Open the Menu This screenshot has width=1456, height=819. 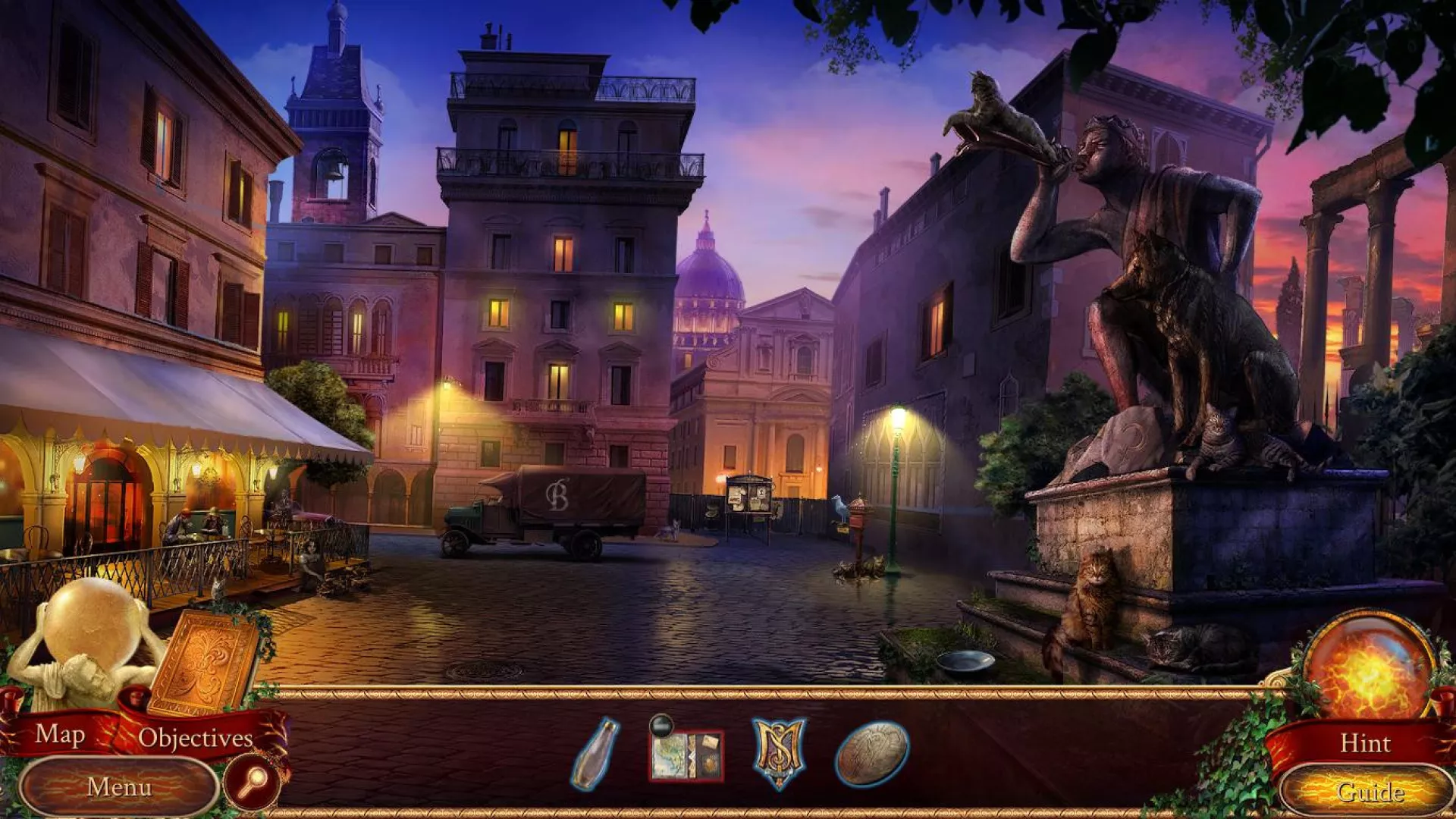point(119,787)
